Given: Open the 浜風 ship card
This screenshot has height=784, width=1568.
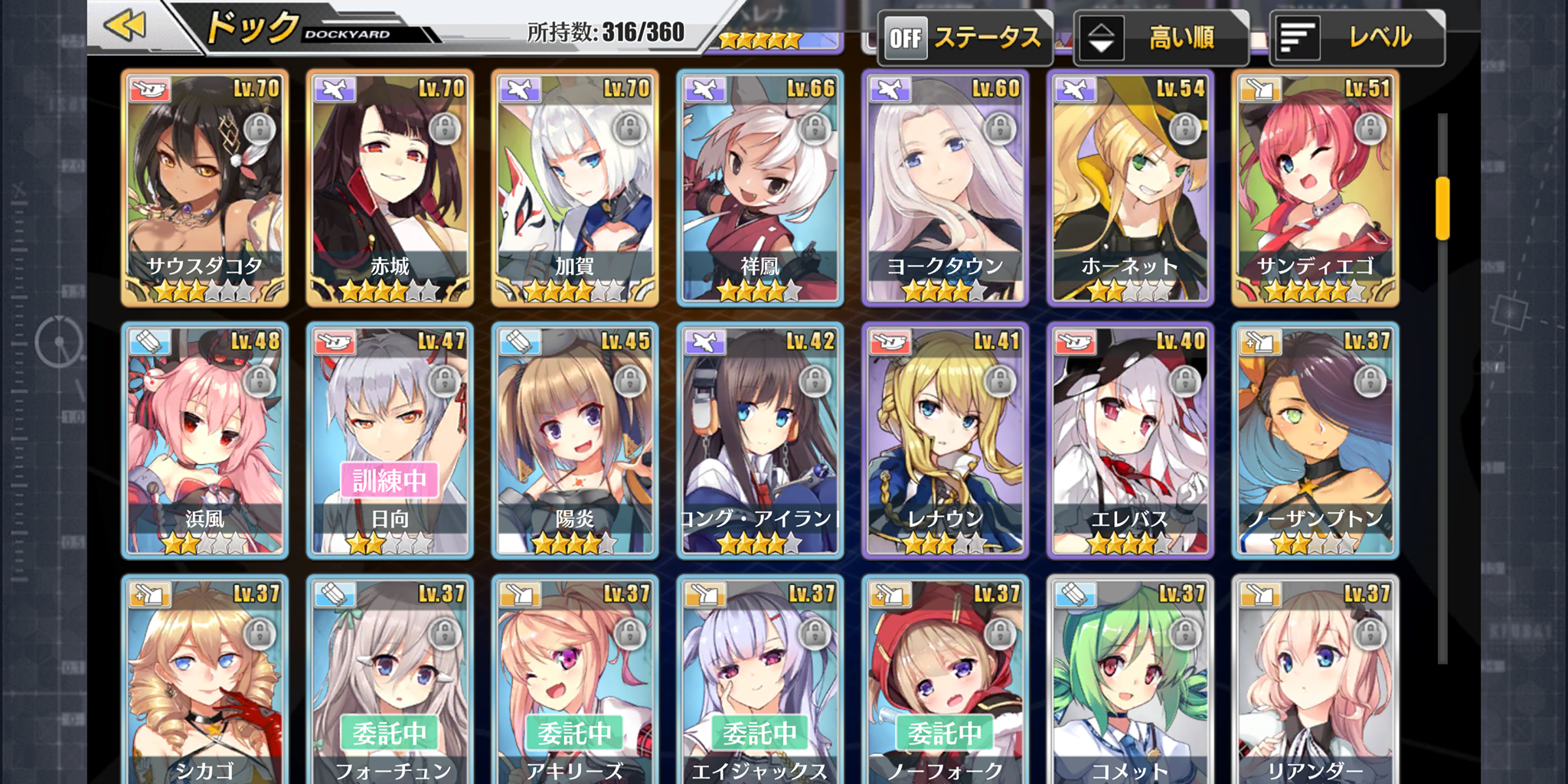Looking at the screenshot, I should (x=205, y=440).
